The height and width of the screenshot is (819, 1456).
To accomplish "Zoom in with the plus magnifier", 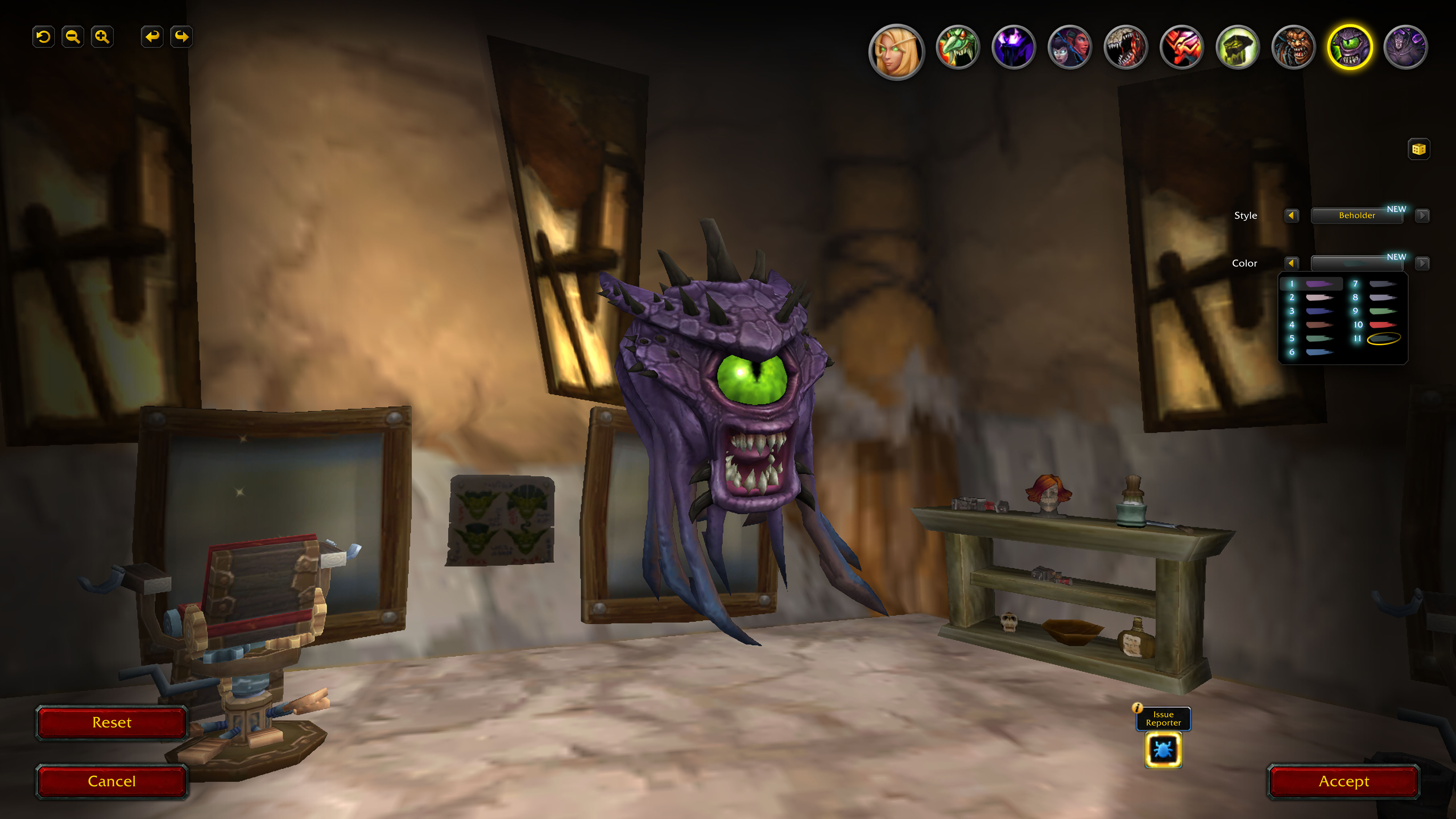I will point(102,37).
